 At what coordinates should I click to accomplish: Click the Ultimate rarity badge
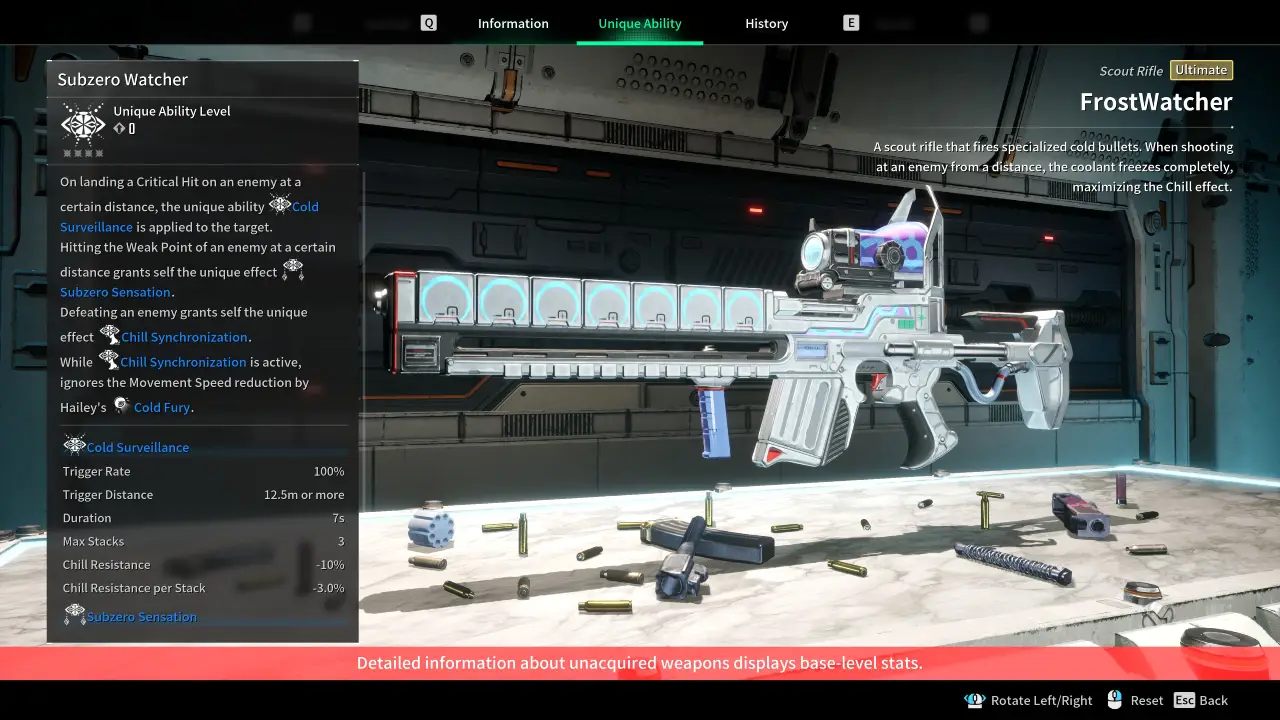pyautogui.click(x=1200, y=70)
